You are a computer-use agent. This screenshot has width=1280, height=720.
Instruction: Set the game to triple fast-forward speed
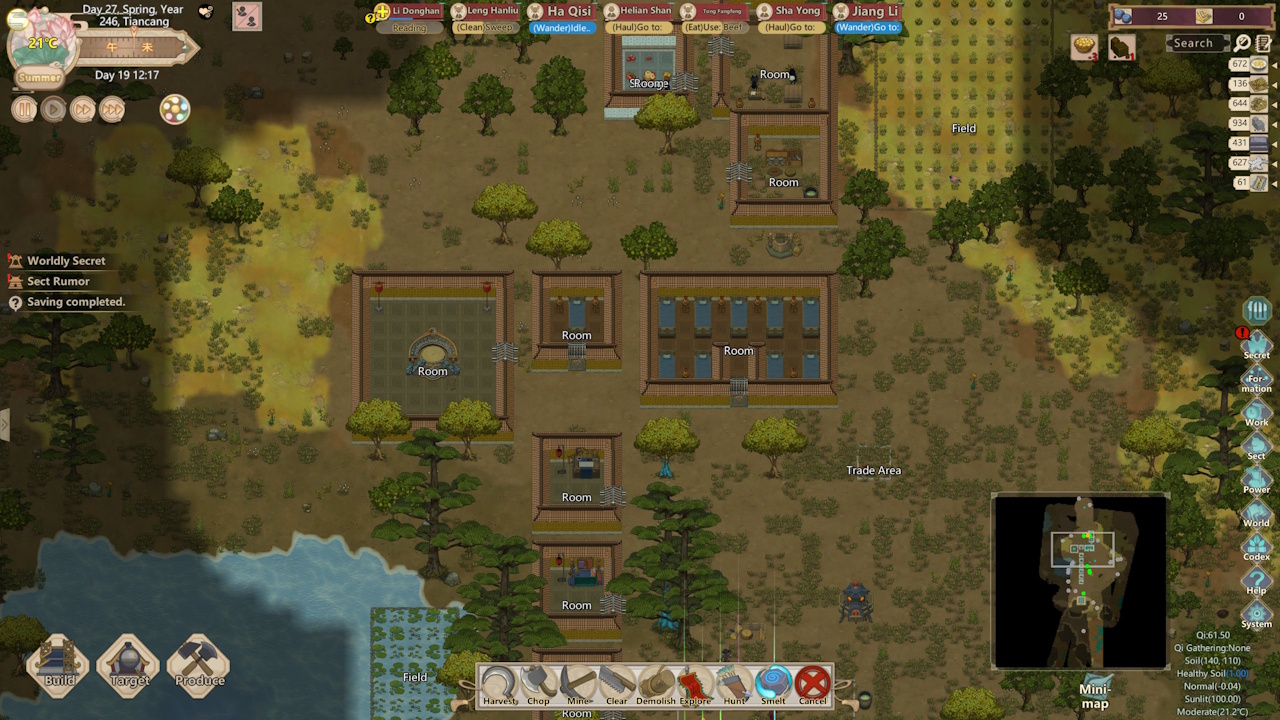(112, 110)
